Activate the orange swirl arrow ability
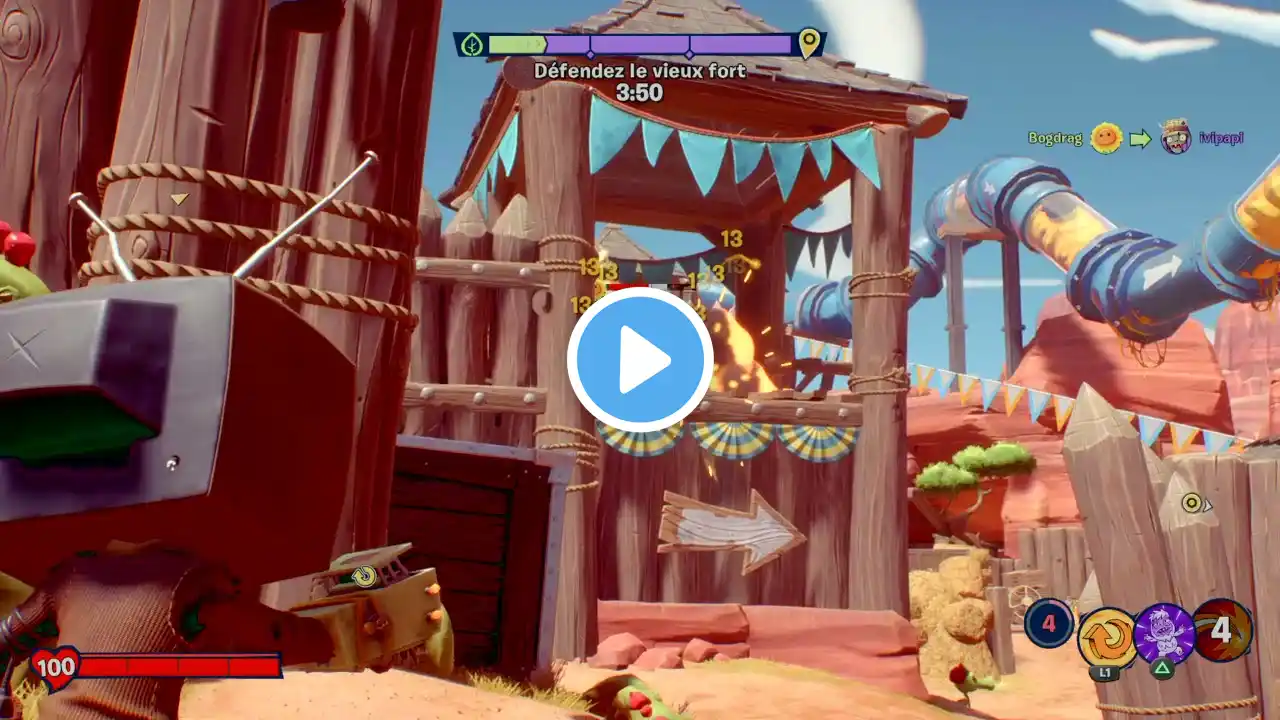 [x=1107, y=636]
